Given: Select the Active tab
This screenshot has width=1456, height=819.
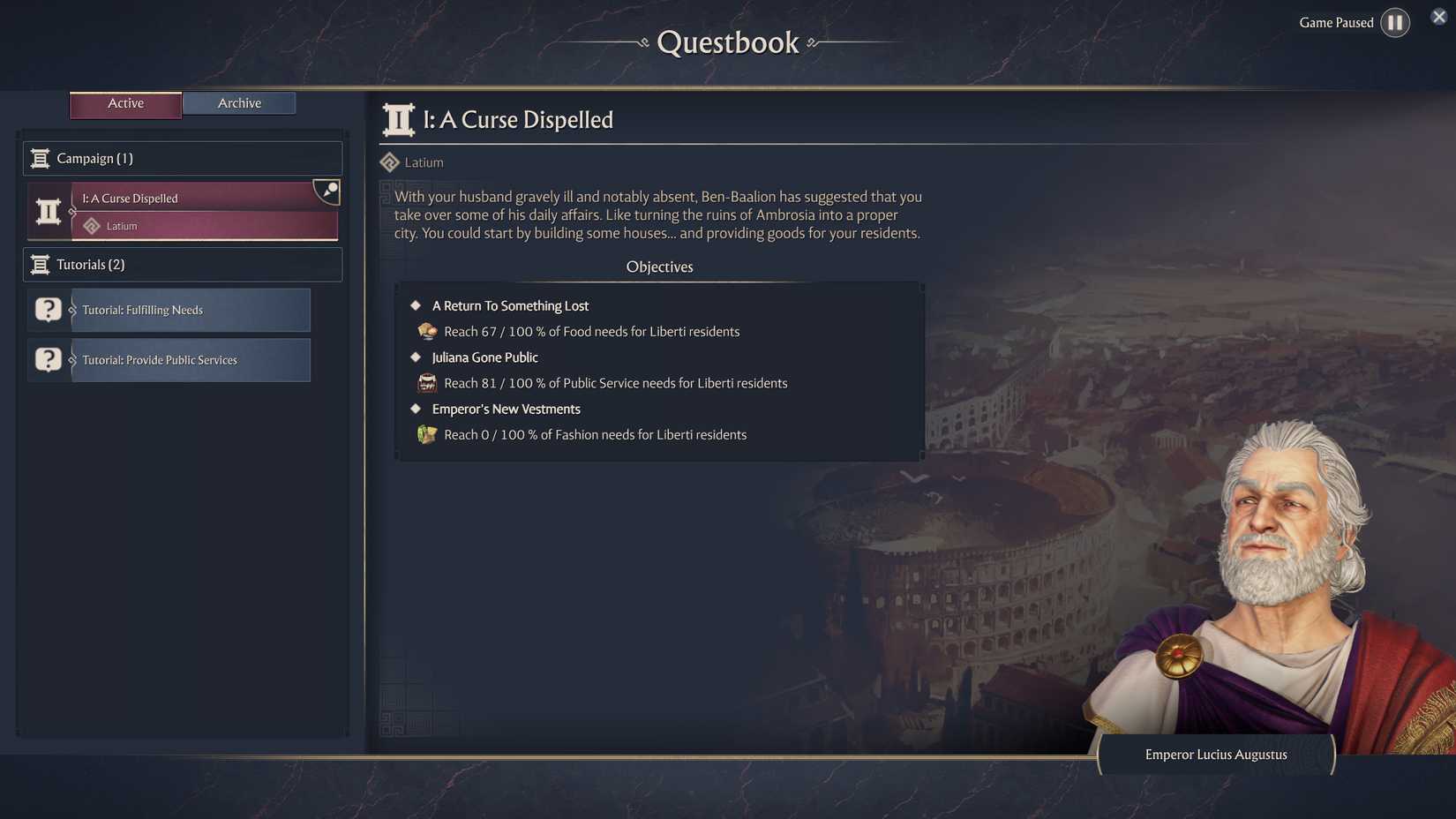Looking at the screenshot, I should 125,103.
